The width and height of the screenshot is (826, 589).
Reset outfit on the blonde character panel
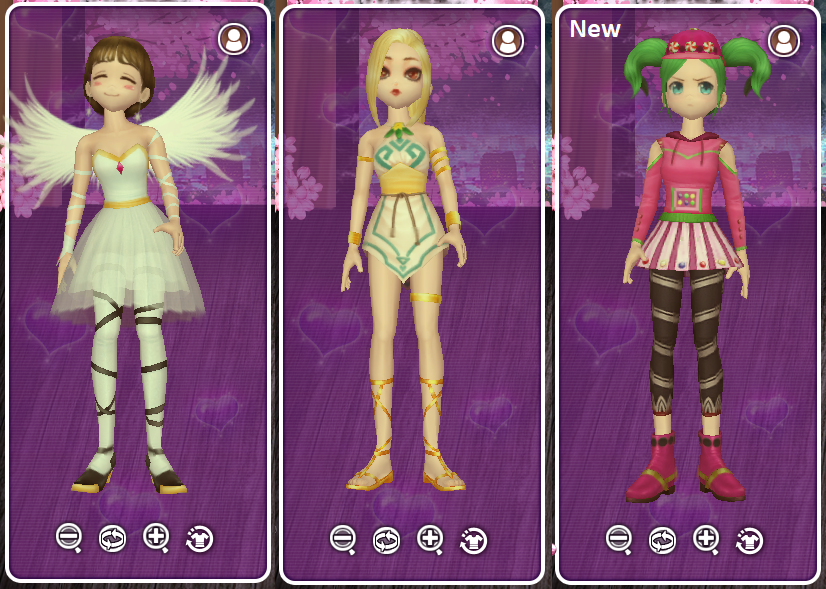coord(473,540)
